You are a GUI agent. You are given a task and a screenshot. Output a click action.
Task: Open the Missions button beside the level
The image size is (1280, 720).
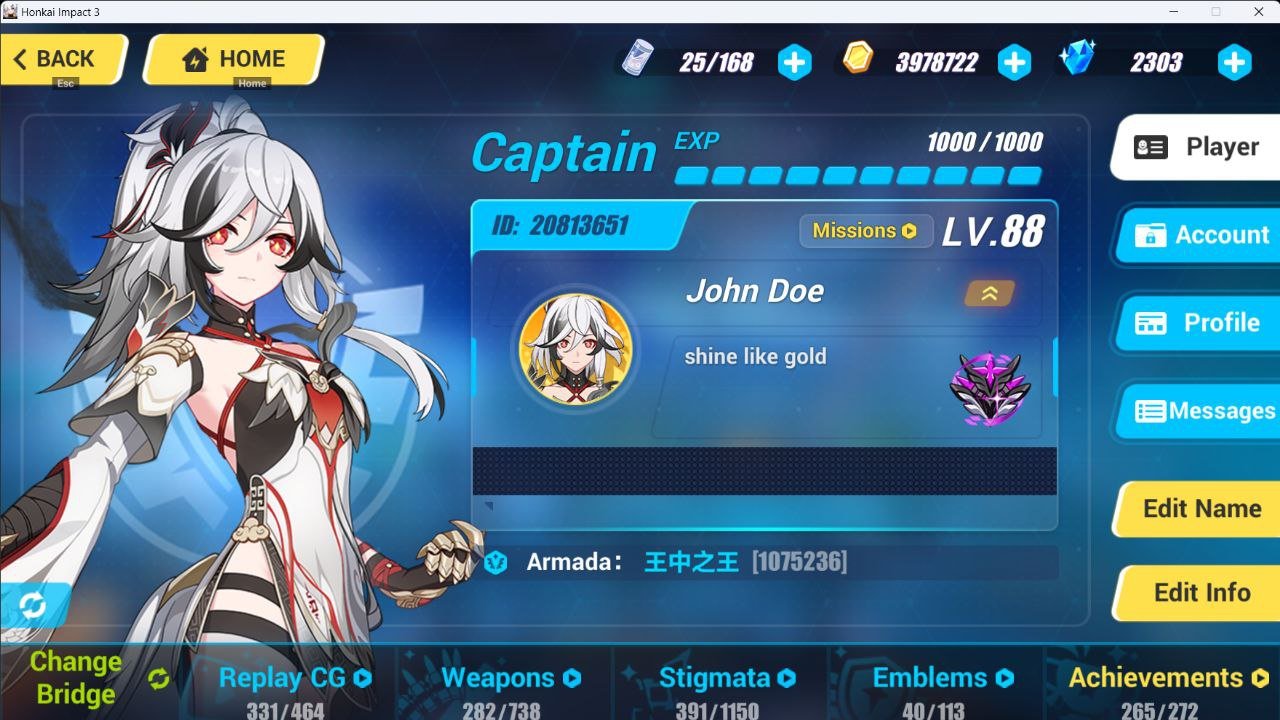point(865,231)
